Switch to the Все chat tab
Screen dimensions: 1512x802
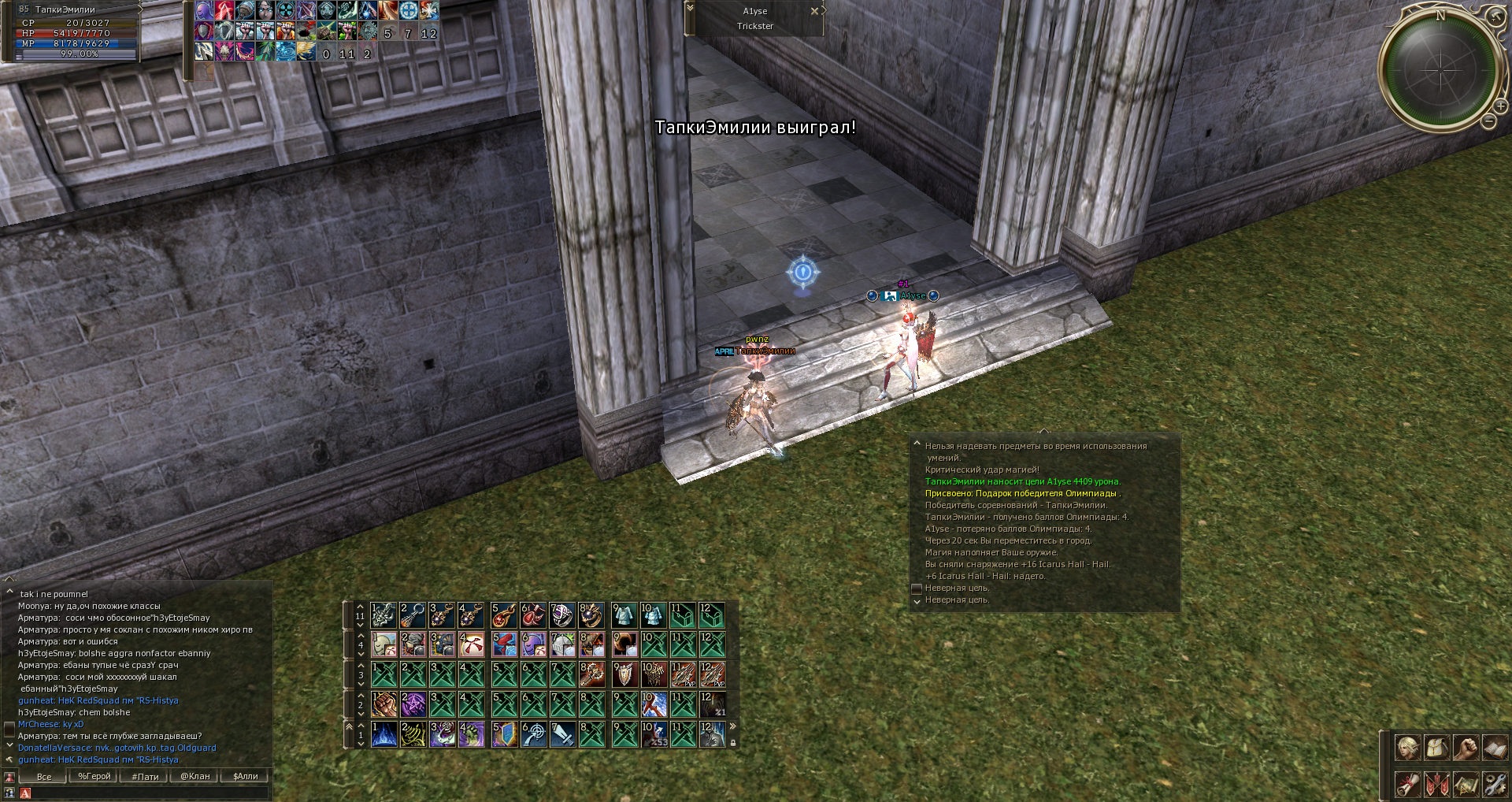click(x=44, y=776)
